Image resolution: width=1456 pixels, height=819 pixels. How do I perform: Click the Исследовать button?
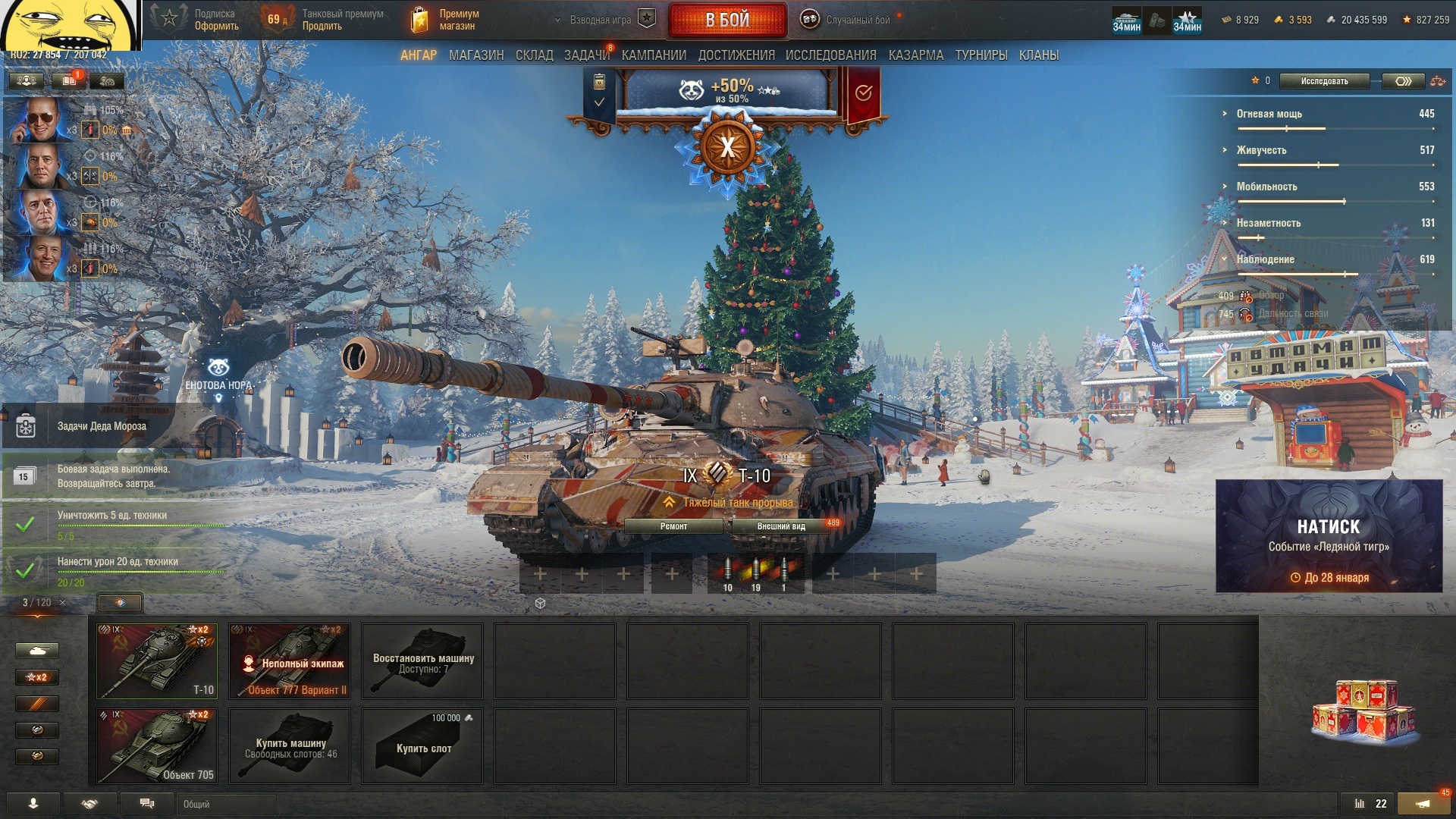[x=1324, y=81]
